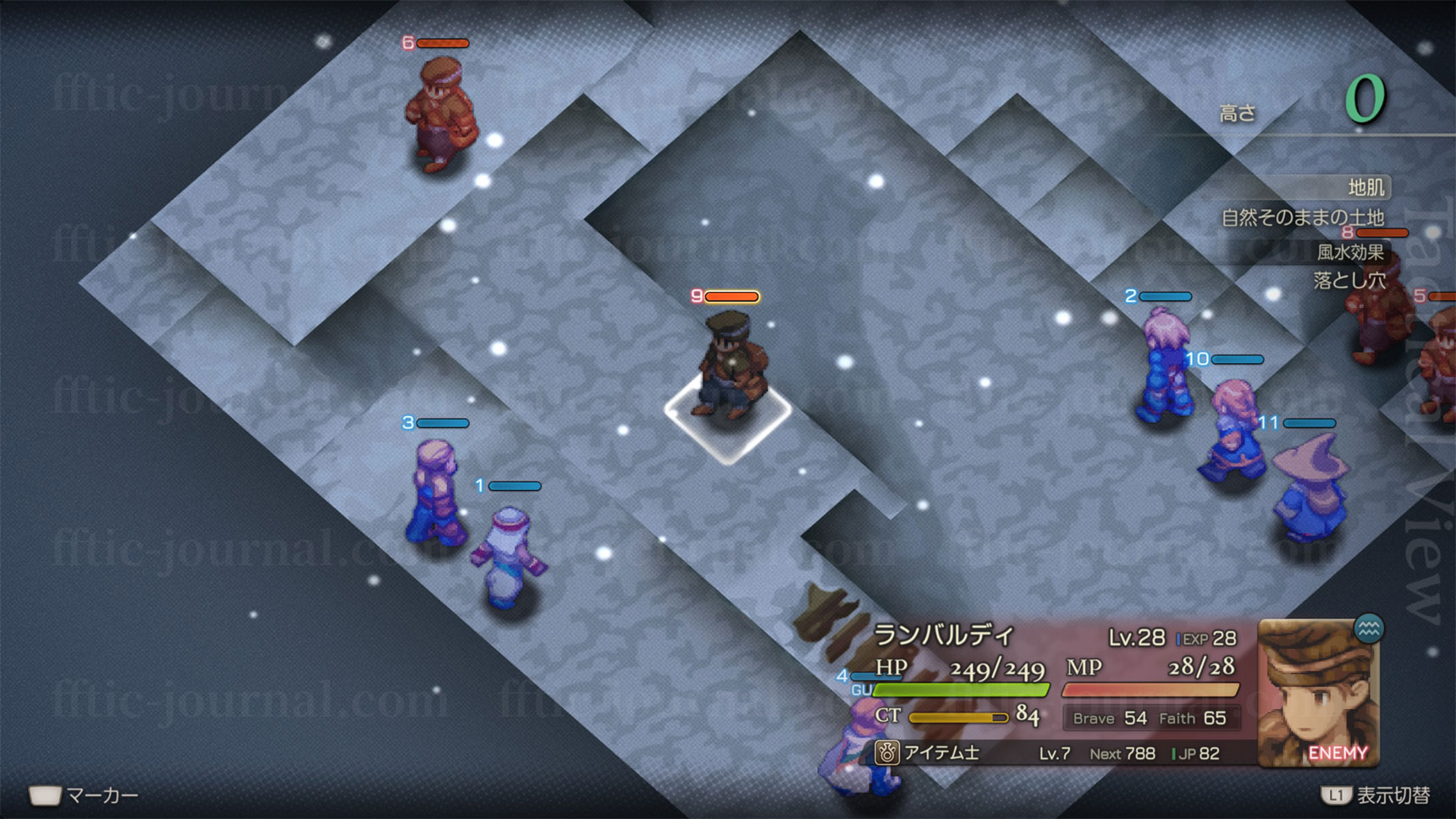Image resolution: width=1456 pixels, height=819 pixels.
Task: Select the ally unit marked 2
Action: click(1164, 366)
